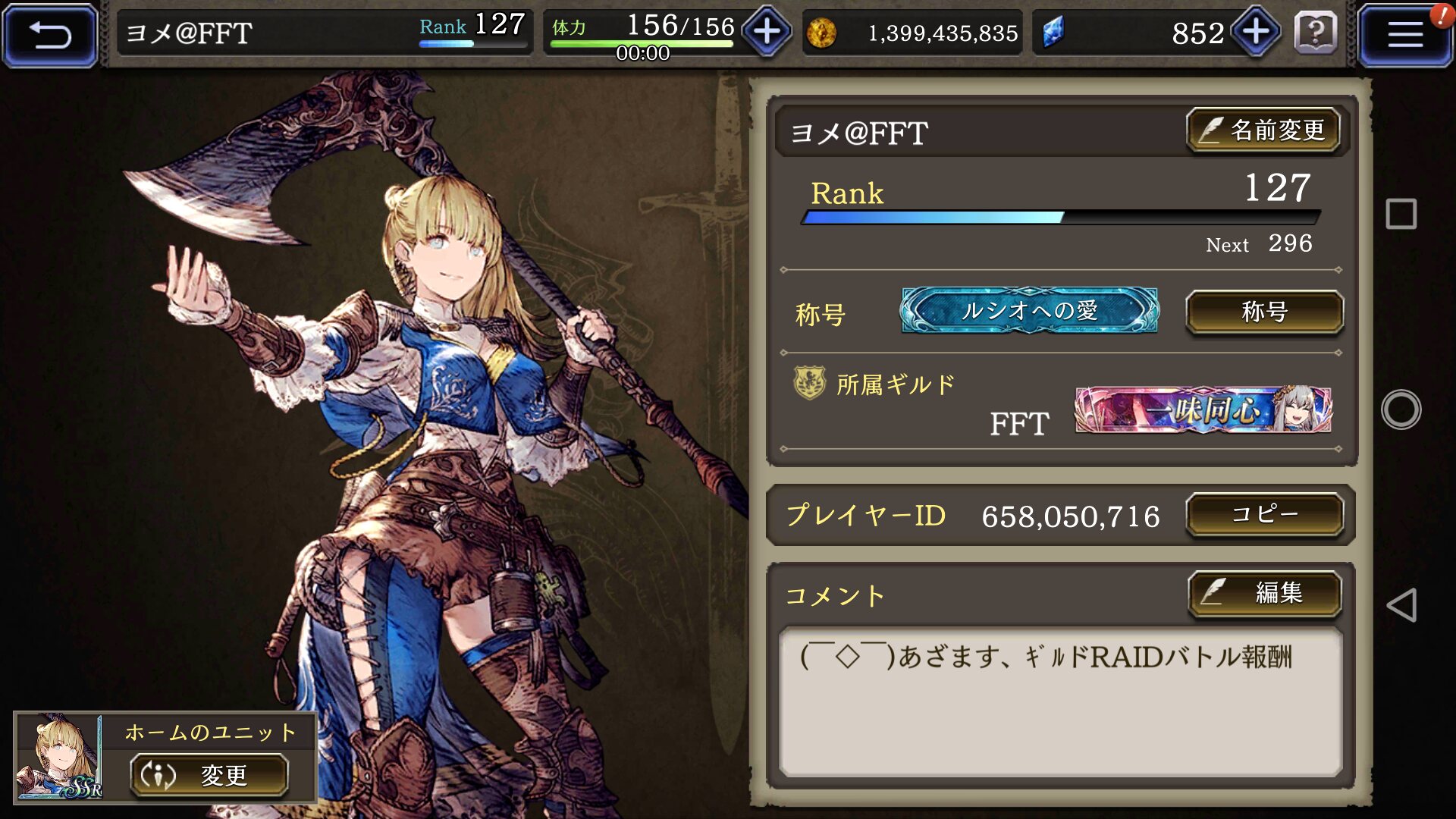Copy the player ID with コピー
This screenshot has height=819, width=1456.
1264,515
